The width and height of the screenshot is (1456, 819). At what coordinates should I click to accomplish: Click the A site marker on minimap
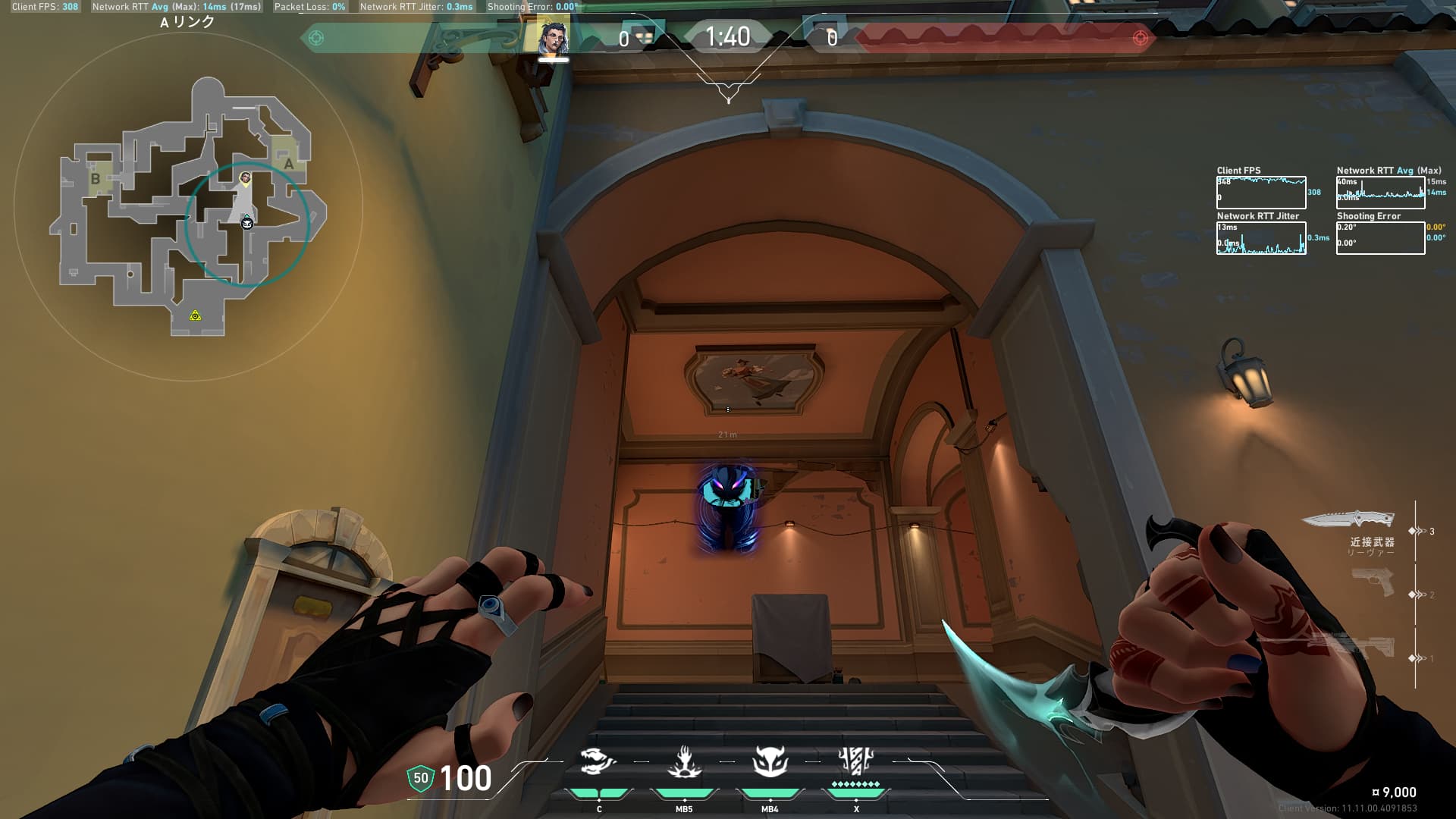(x=288, y=163)
